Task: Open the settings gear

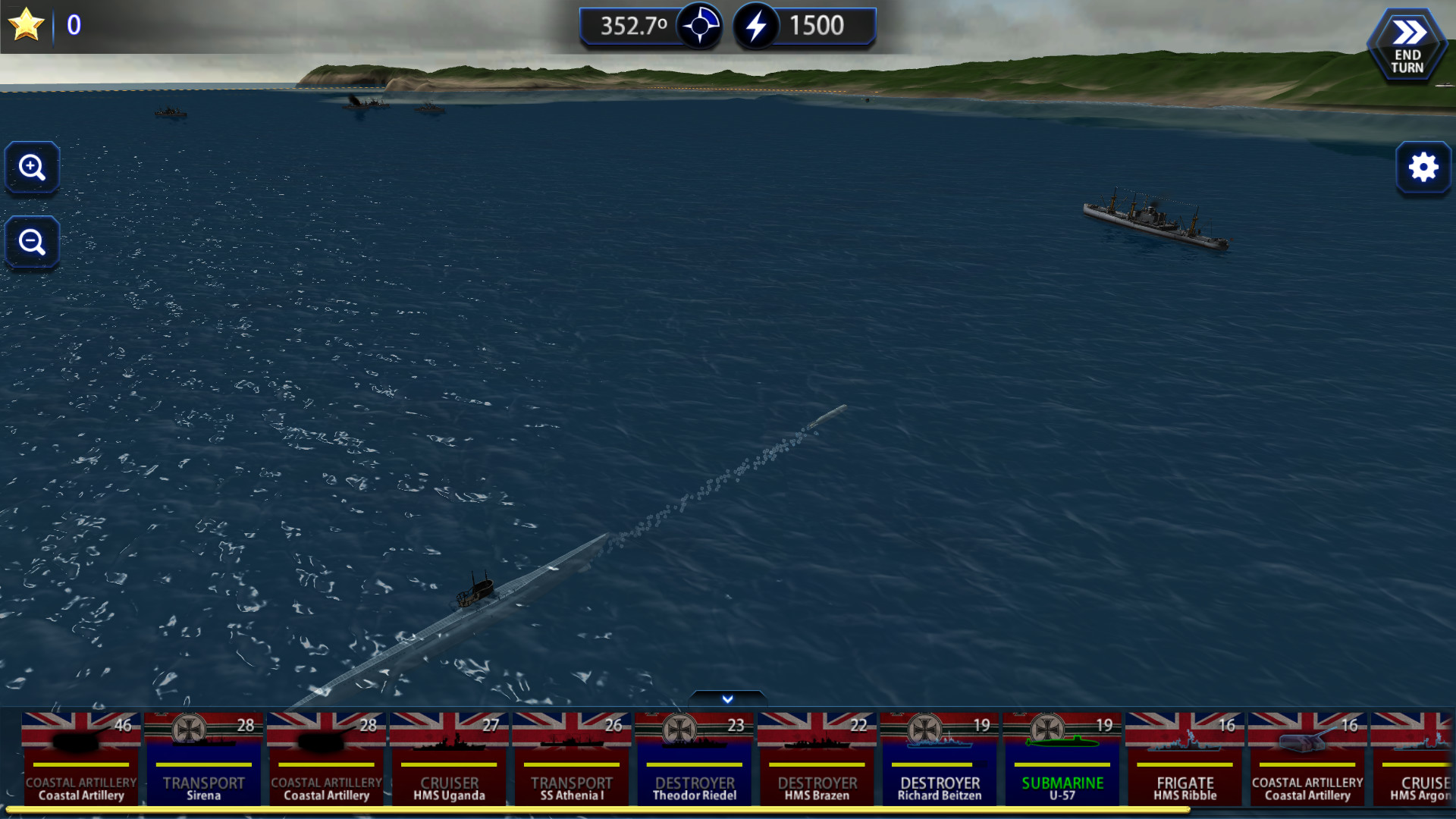Action: pyautogui.click(x=1424, y=168)
